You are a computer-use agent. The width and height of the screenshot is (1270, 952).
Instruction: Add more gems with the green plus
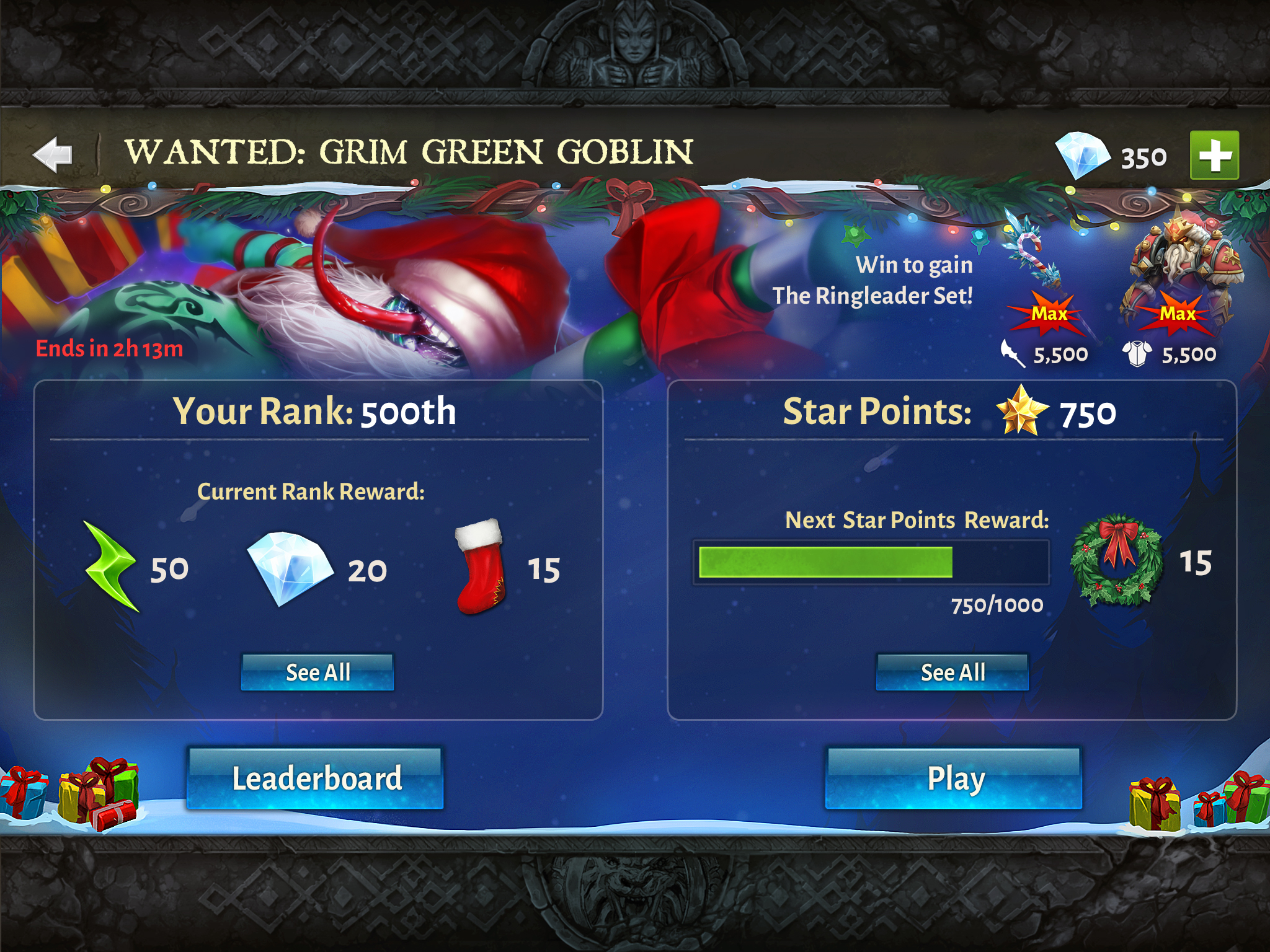[1214, 156]
